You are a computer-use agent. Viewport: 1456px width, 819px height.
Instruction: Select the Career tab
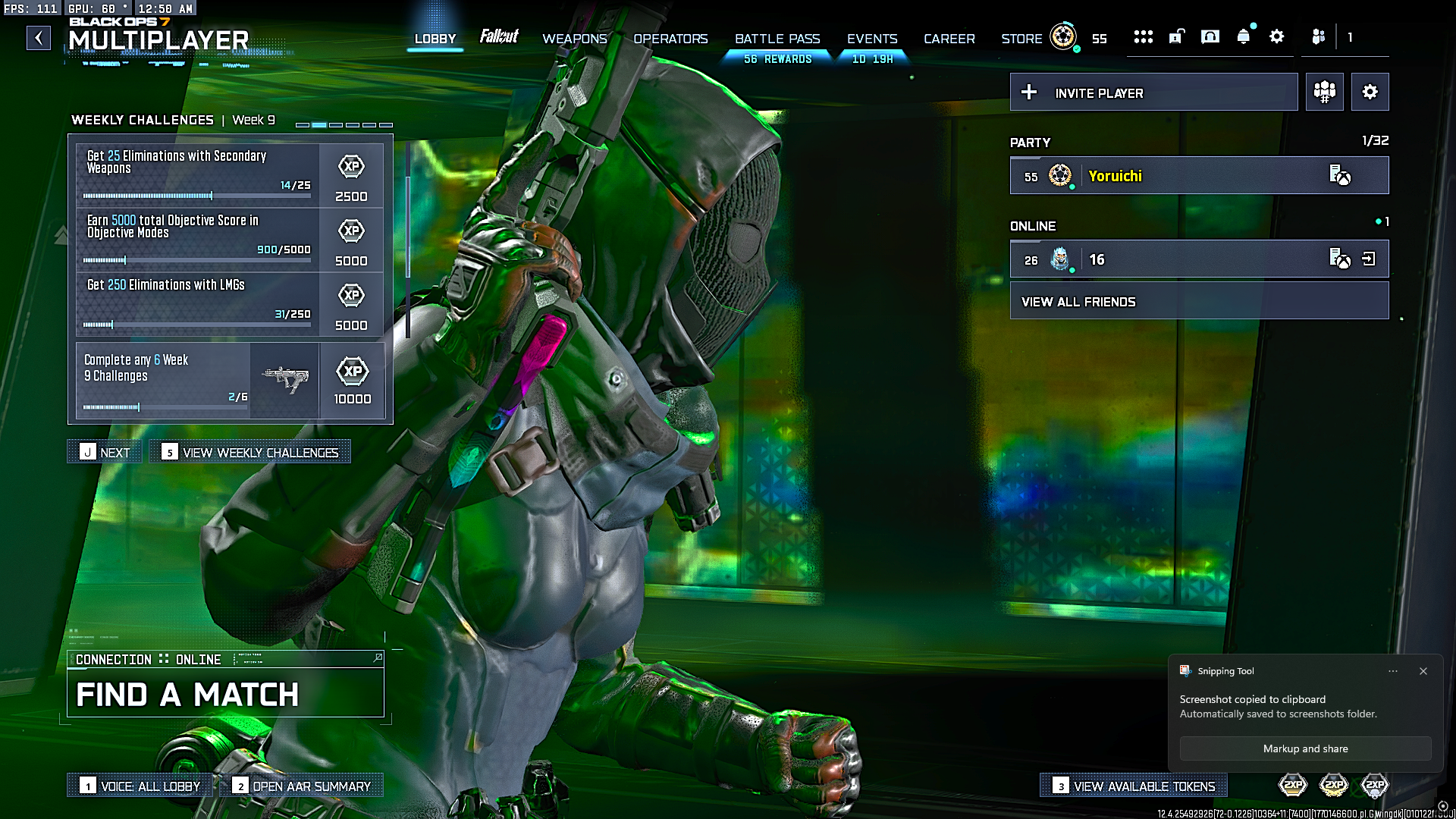click(x=949, y=39)
